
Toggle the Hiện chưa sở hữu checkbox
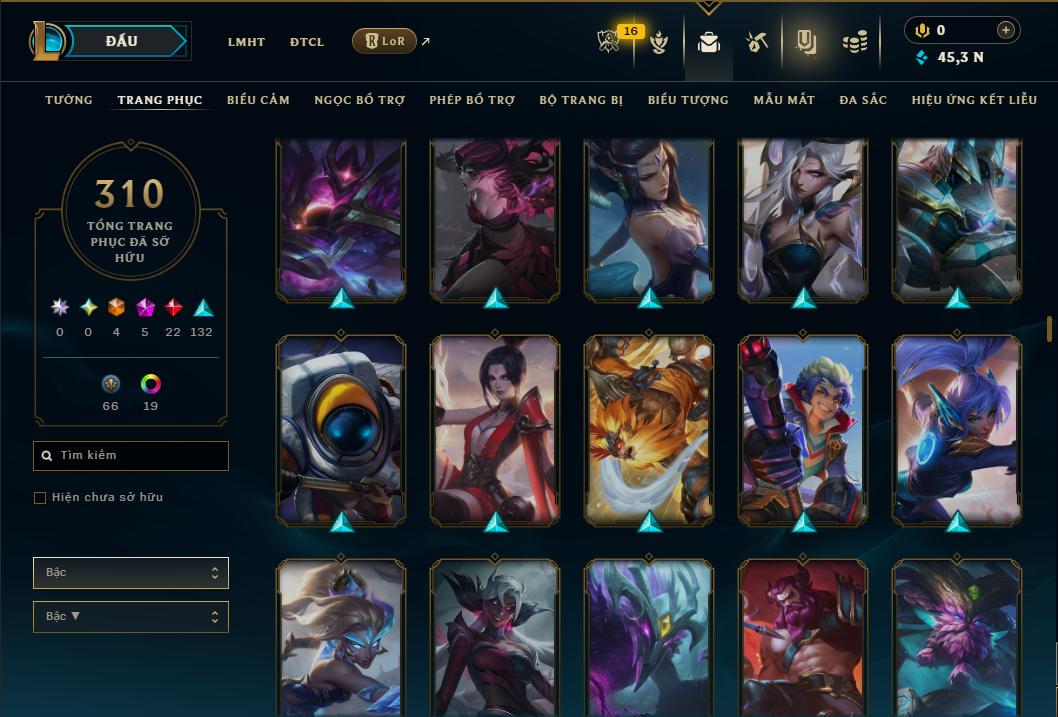click(40, 498)
